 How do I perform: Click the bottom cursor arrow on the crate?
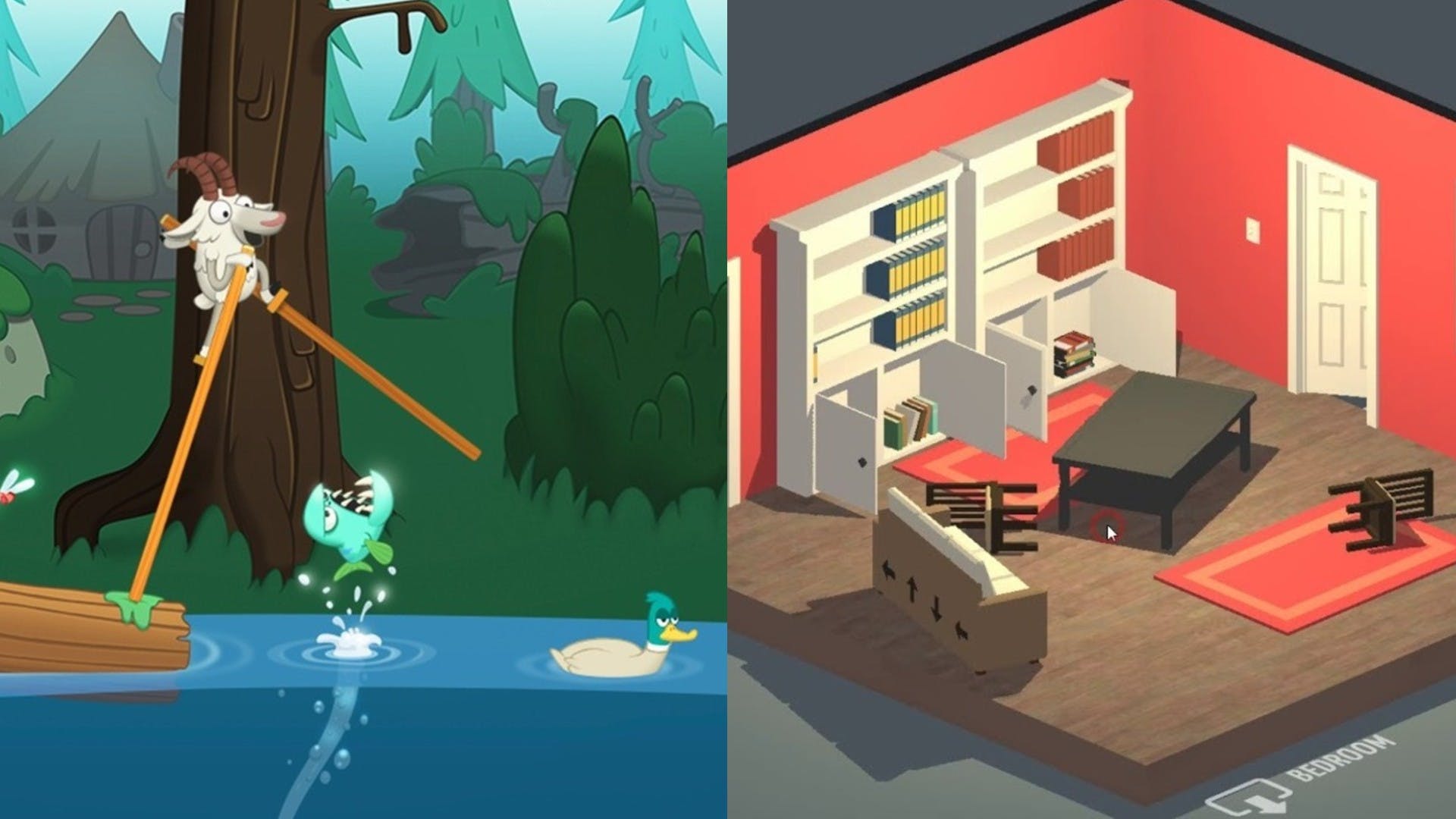[962, 631]
